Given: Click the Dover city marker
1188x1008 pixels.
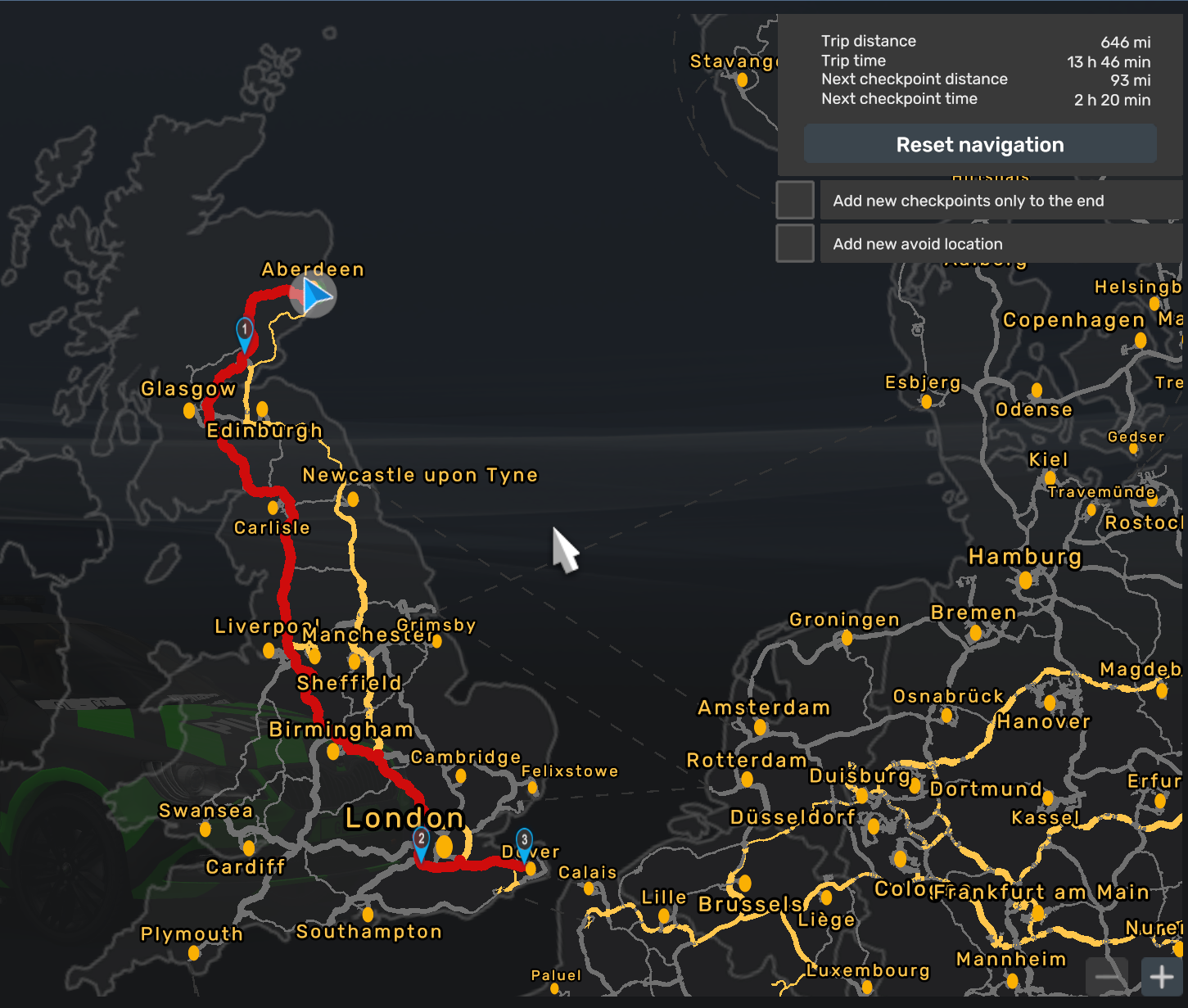Looking at the screenshot, I should coord(531,870).
